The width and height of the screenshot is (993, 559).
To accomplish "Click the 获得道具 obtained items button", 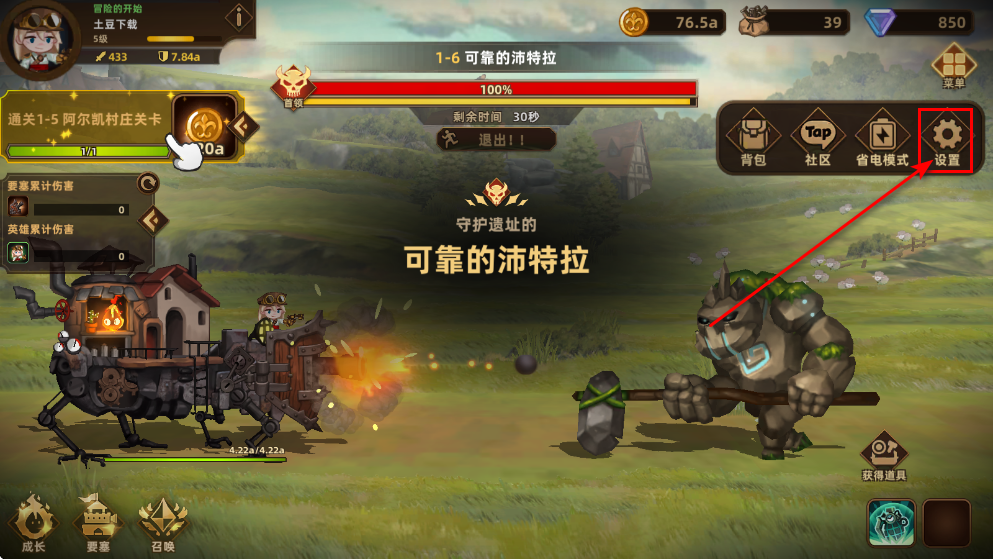I will click(883, 456).
